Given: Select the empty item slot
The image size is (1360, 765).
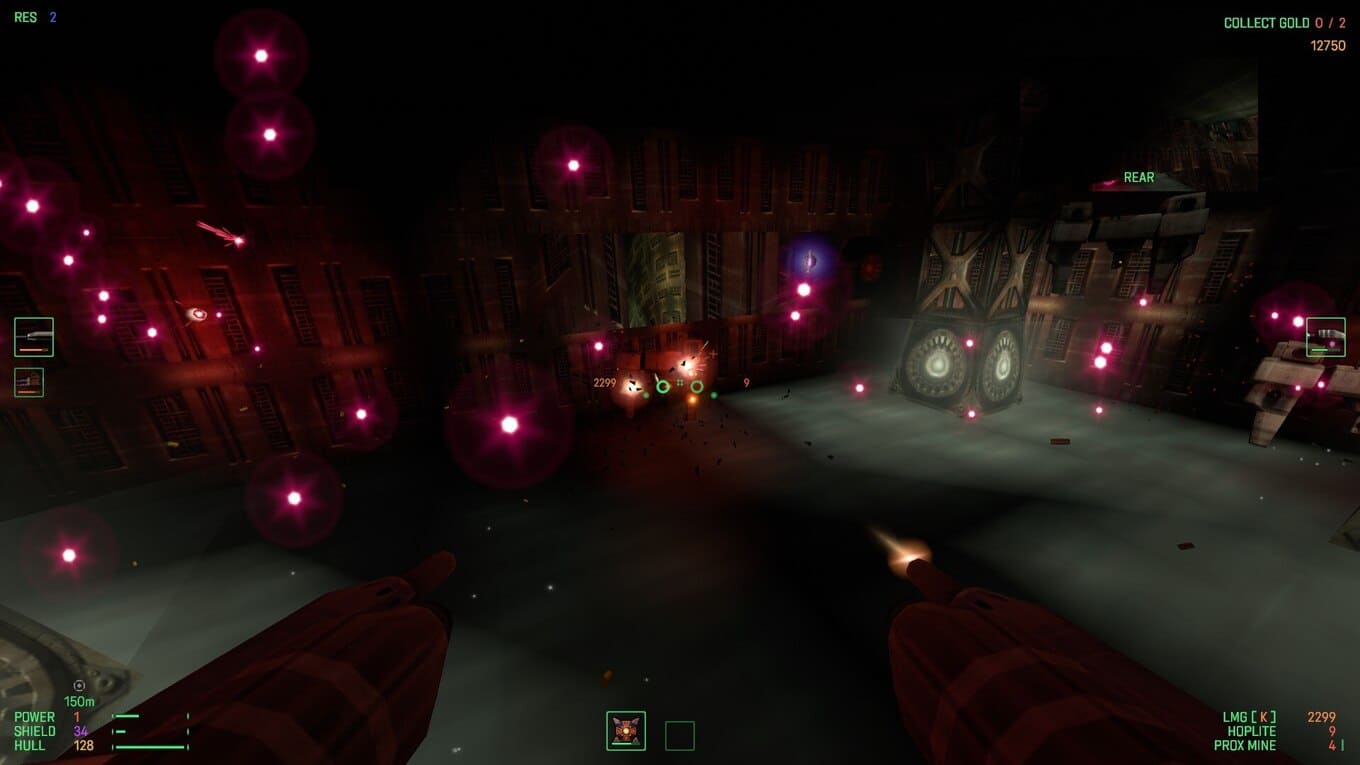Looking at the screenshot, I should pos(680,736).
